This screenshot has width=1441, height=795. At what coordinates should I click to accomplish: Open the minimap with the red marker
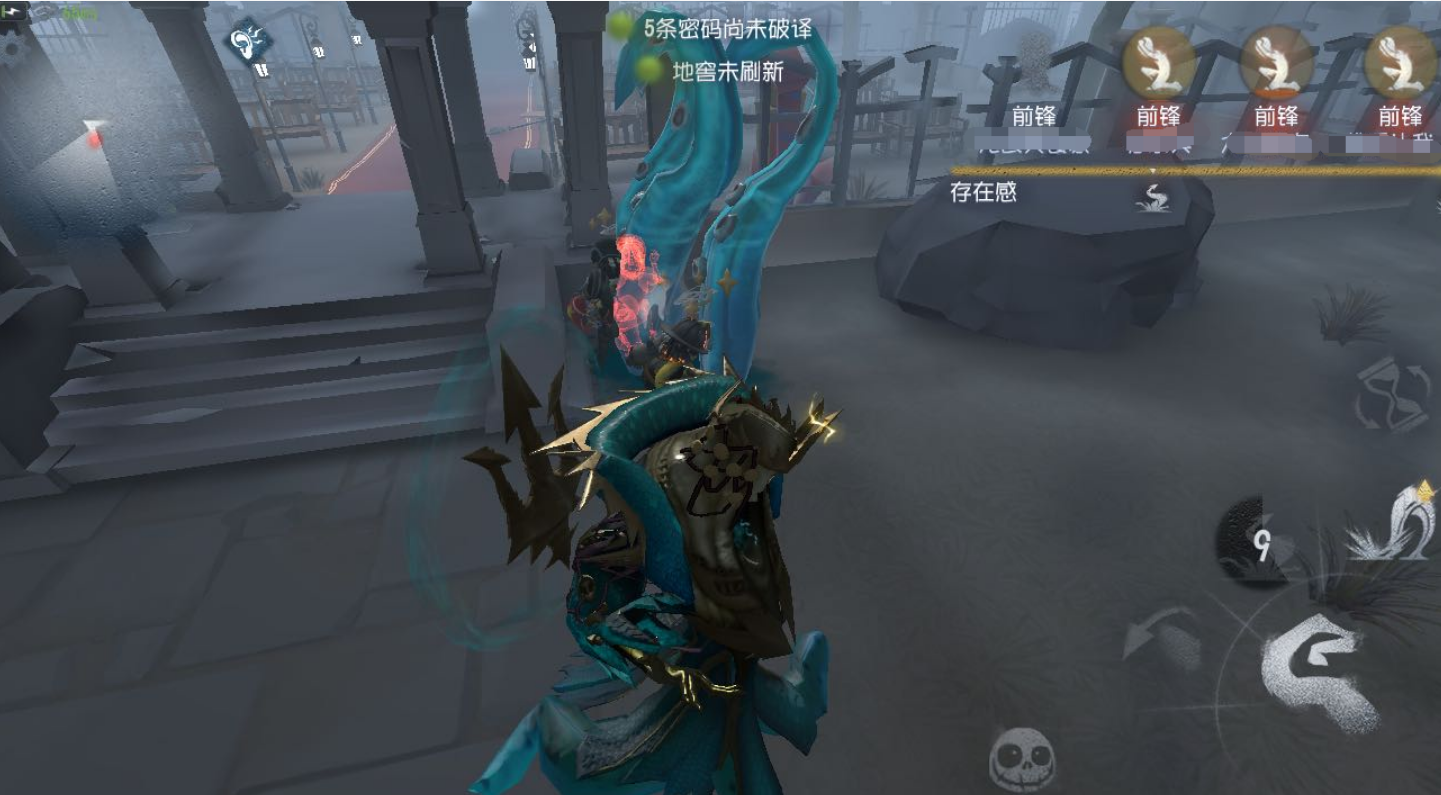point(95,137)
